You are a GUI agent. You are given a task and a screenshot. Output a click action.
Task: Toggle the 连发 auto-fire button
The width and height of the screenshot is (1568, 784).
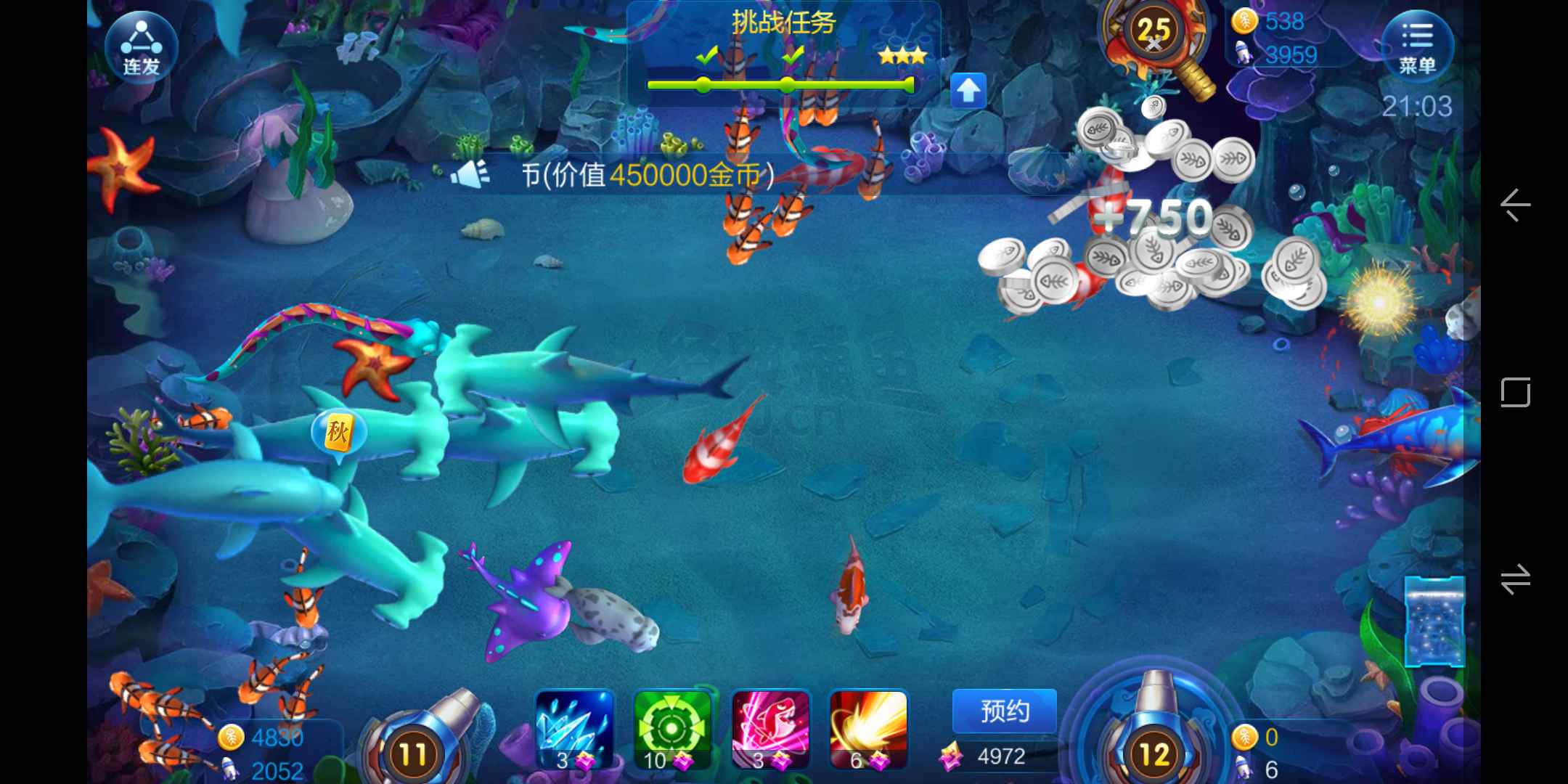point(141,47)
